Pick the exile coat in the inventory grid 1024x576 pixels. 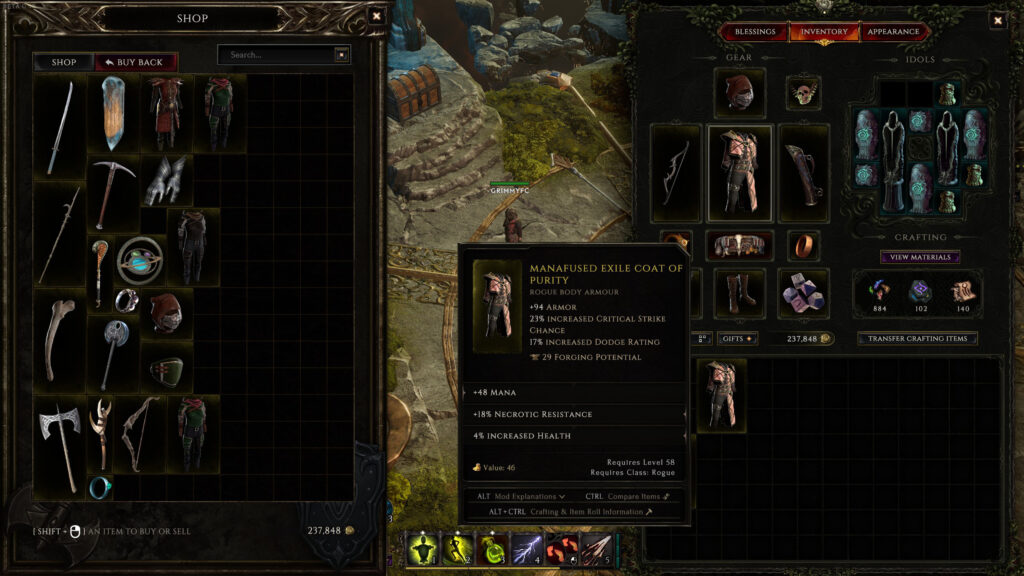(721, 396)
